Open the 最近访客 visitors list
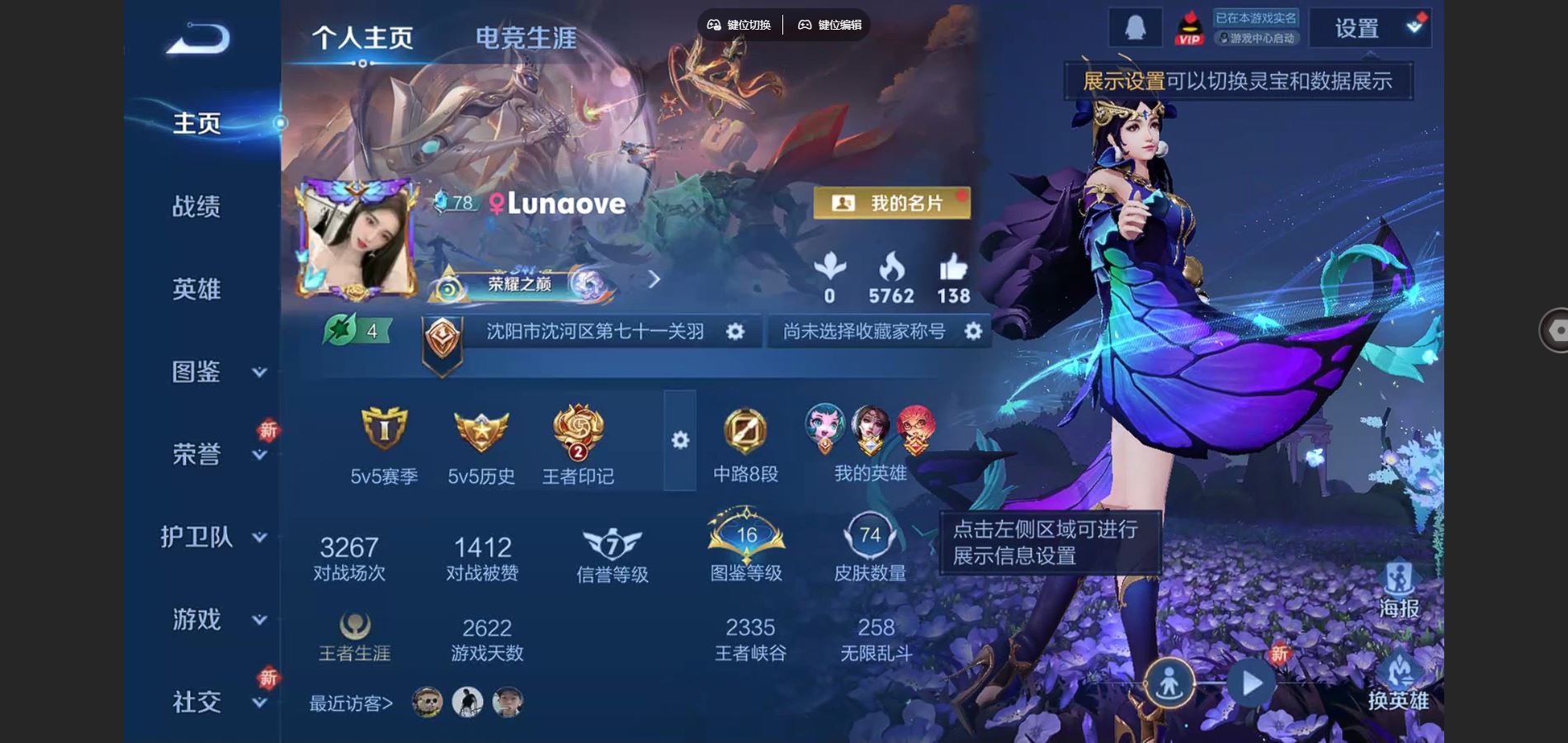 coord(351,703)
